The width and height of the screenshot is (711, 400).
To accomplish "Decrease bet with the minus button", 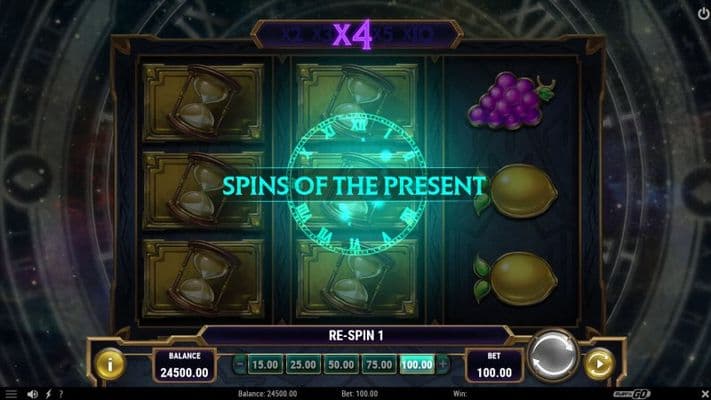I will pos(240,365).
